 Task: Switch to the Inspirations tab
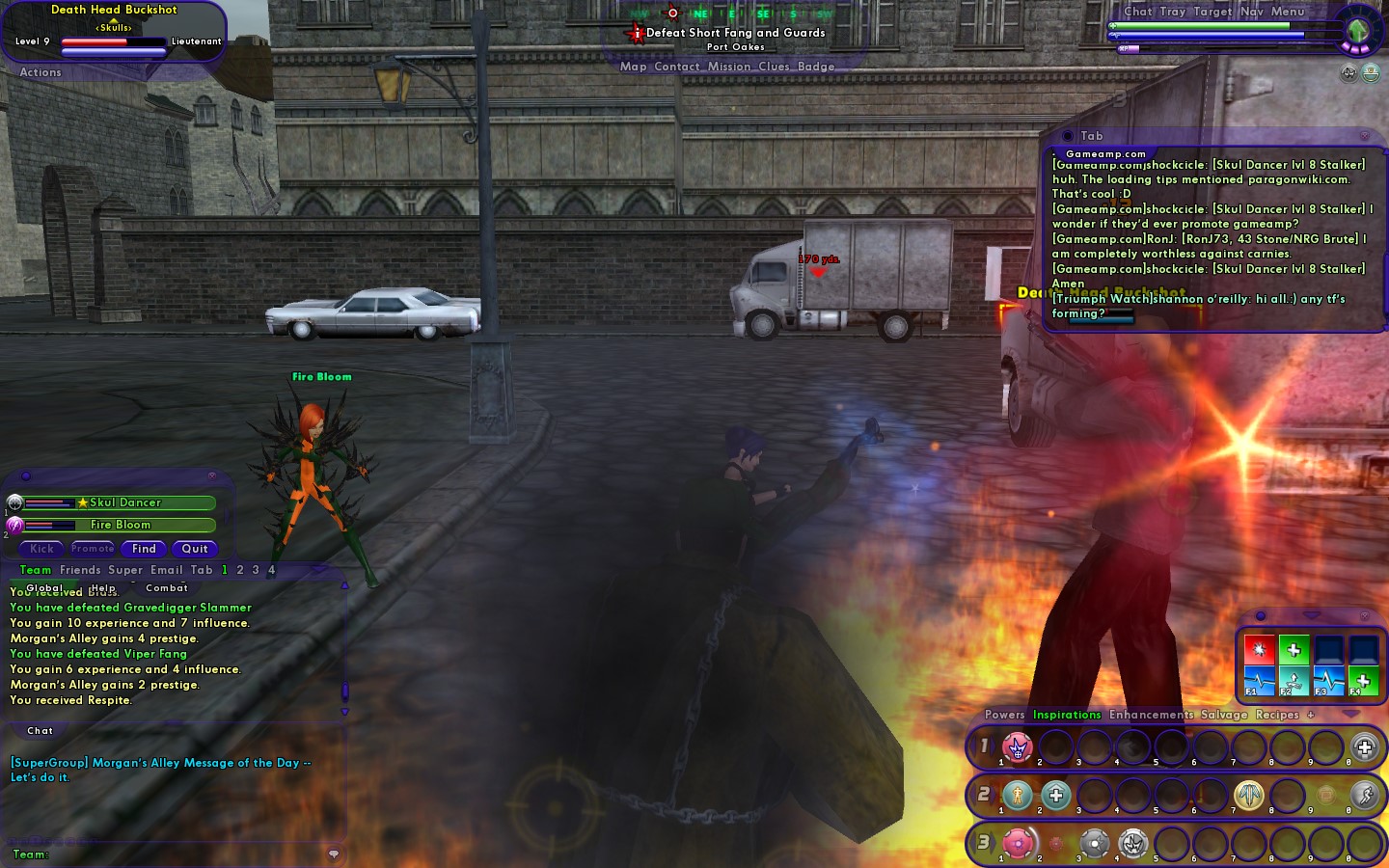[1067, 715]
